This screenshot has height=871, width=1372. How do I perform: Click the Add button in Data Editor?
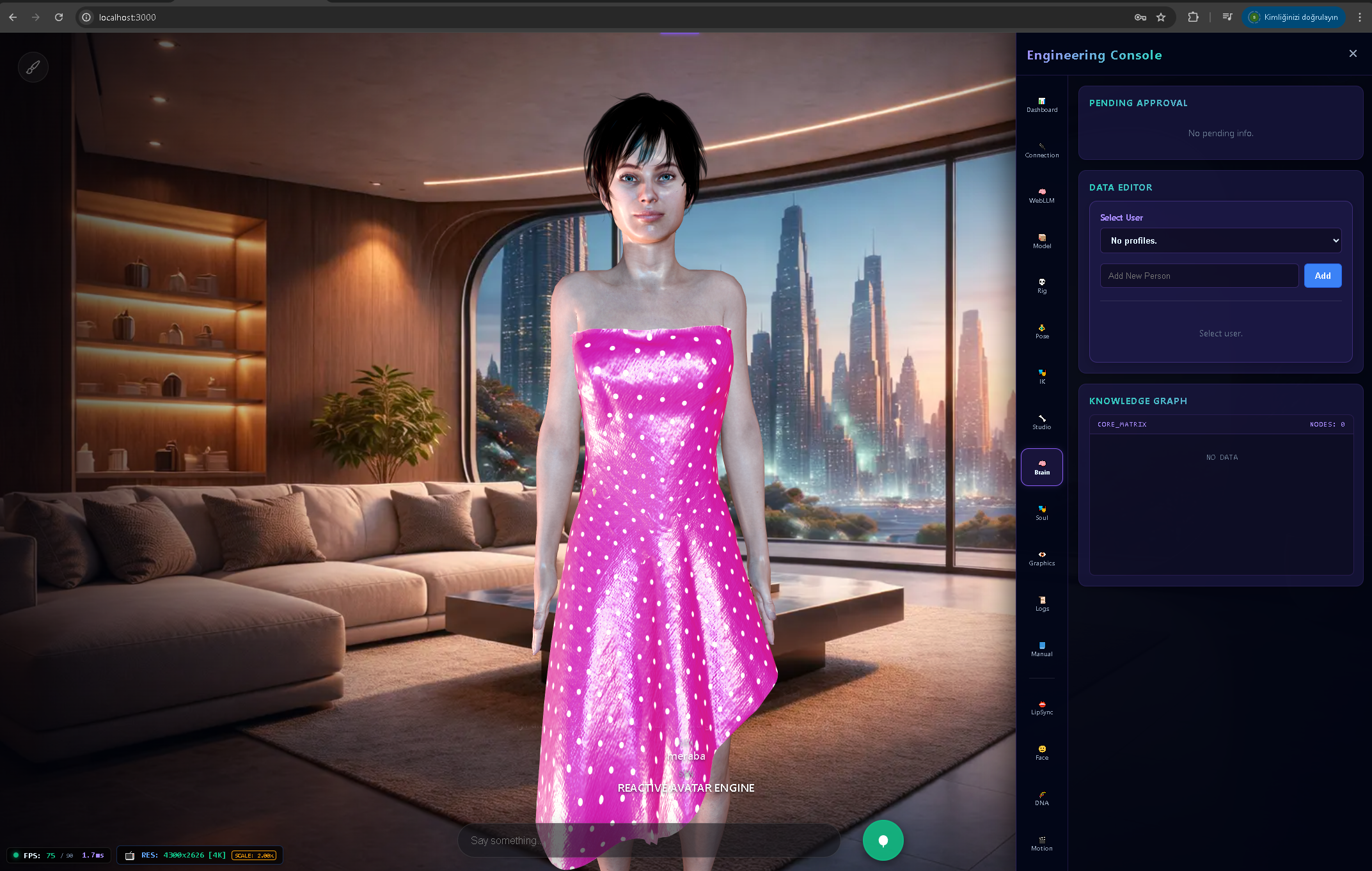coord(1322,276)
